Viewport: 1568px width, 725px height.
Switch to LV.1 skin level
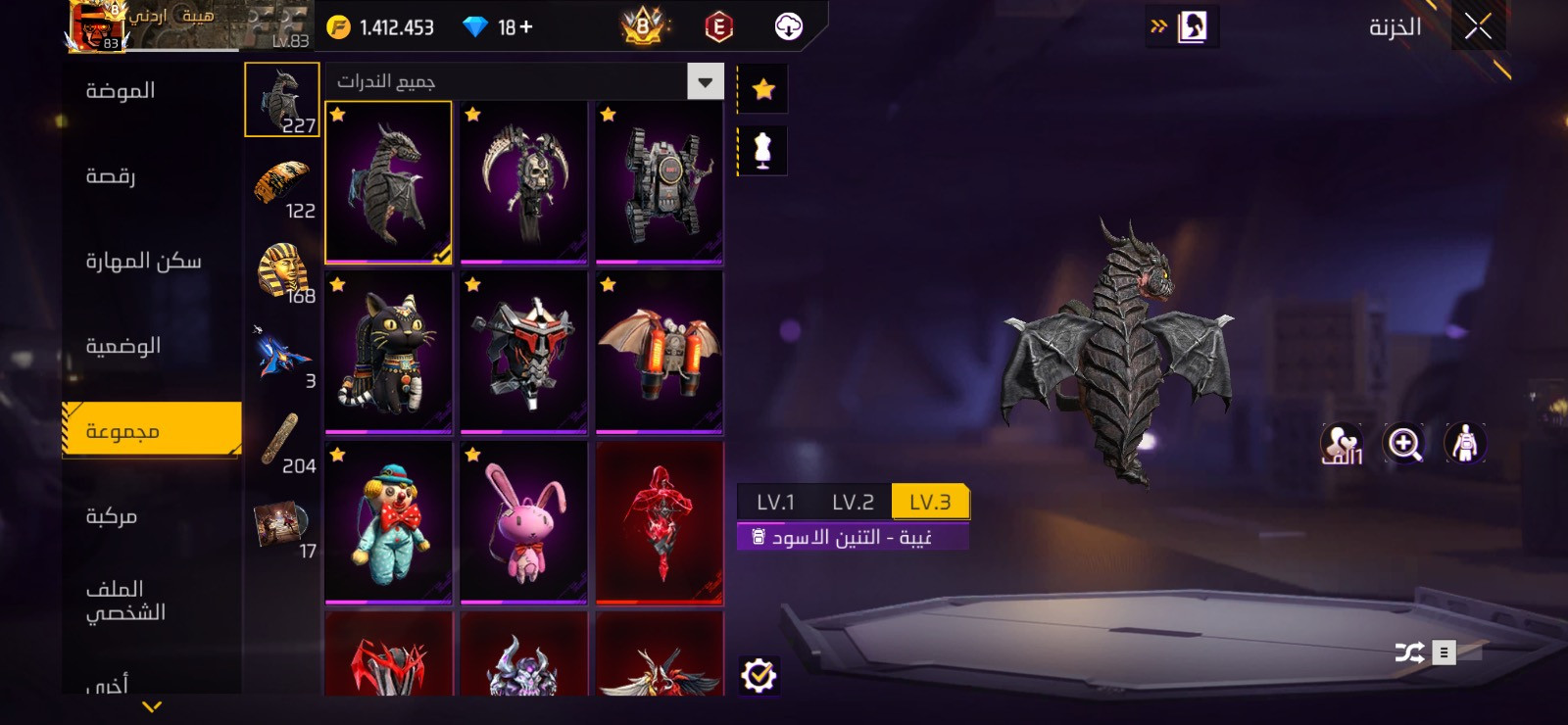[x=775, y=503]
